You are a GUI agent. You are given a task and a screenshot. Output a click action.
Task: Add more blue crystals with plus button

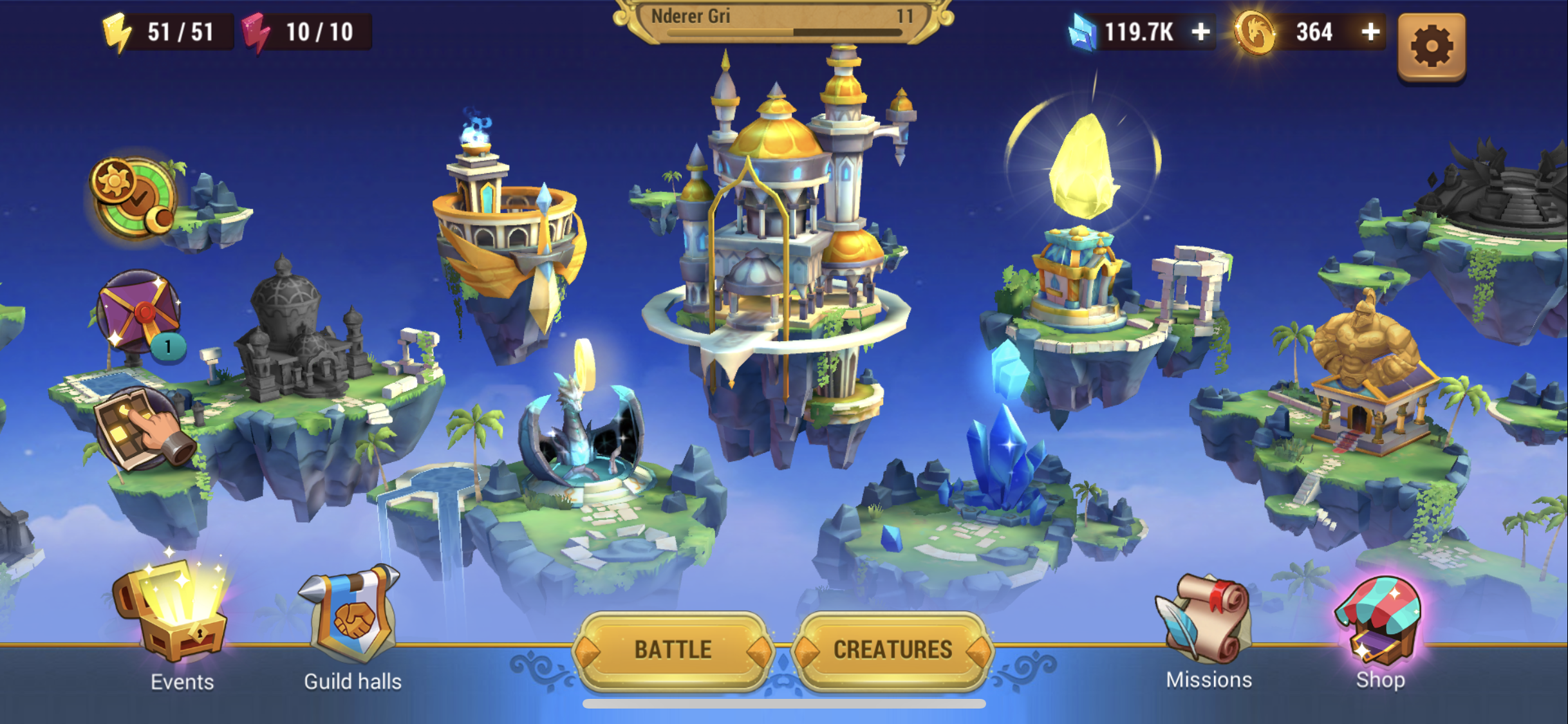pyautogui.click(x=1200, y=32)
